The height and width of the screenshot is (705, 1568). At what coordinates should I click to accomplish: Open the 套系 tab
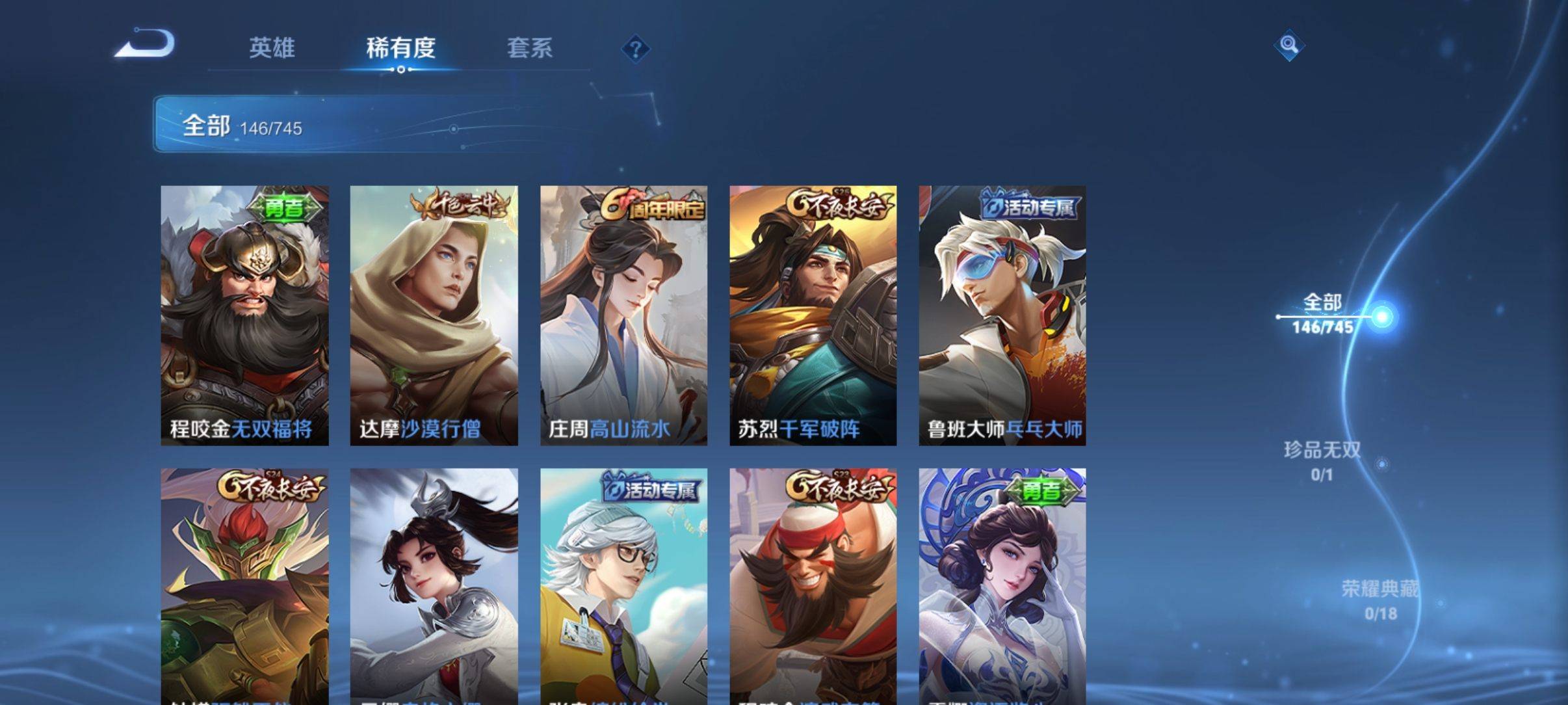529,48
